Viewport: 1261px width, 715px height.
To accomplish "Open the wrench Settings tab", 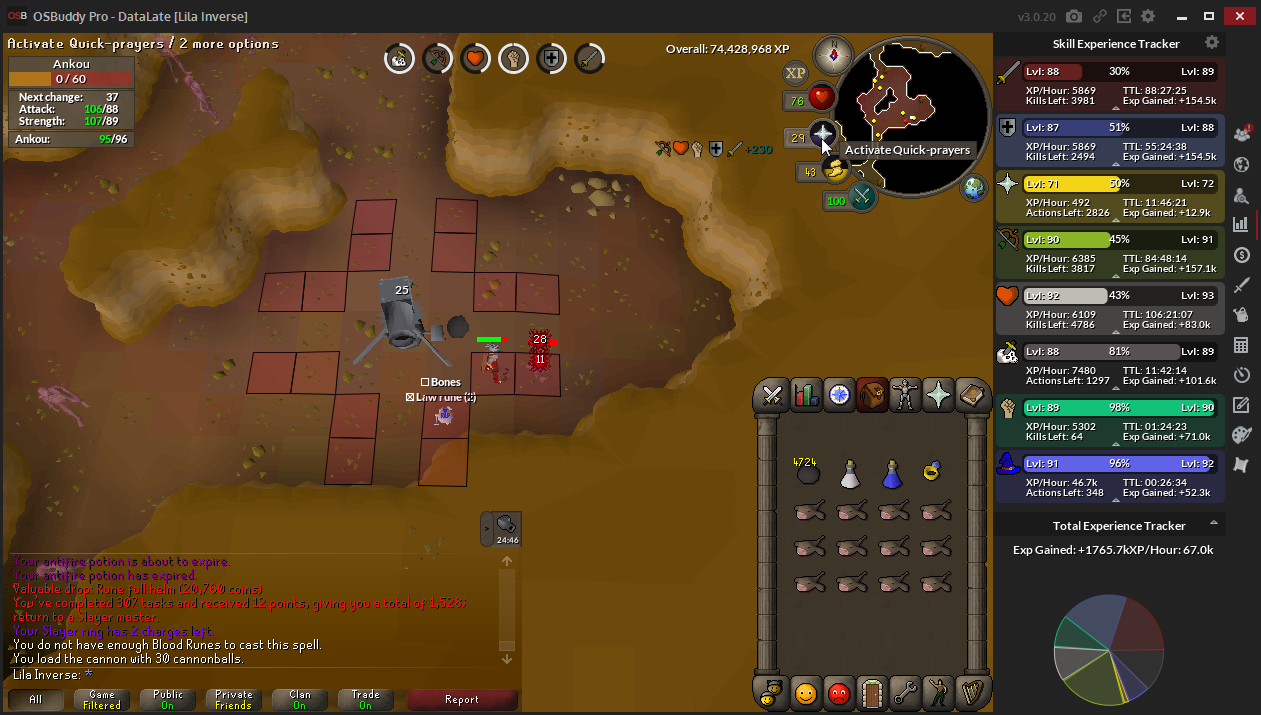I will [x=905, y=691].
